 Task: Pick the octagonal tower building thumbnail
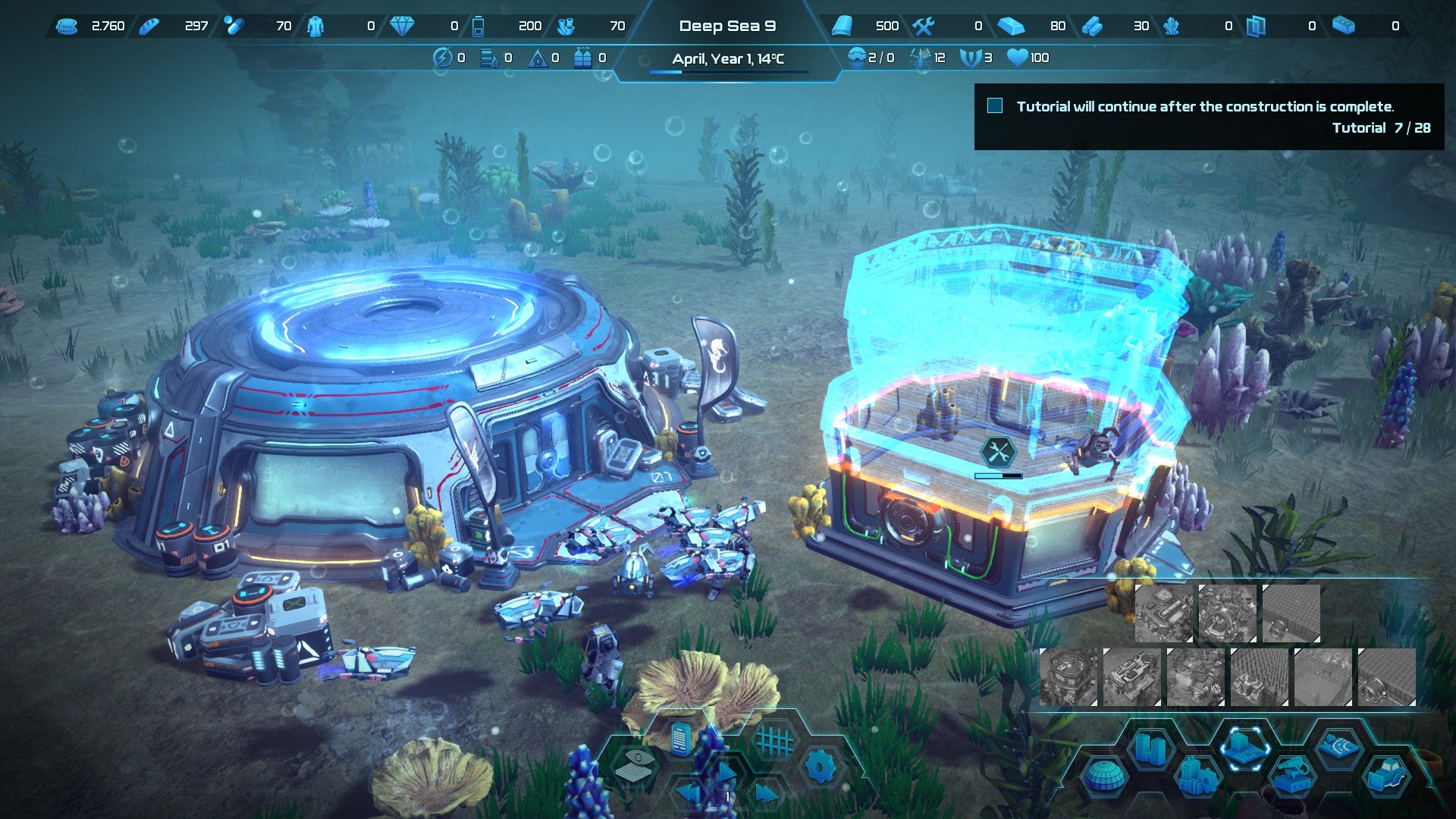(1068, 677)
